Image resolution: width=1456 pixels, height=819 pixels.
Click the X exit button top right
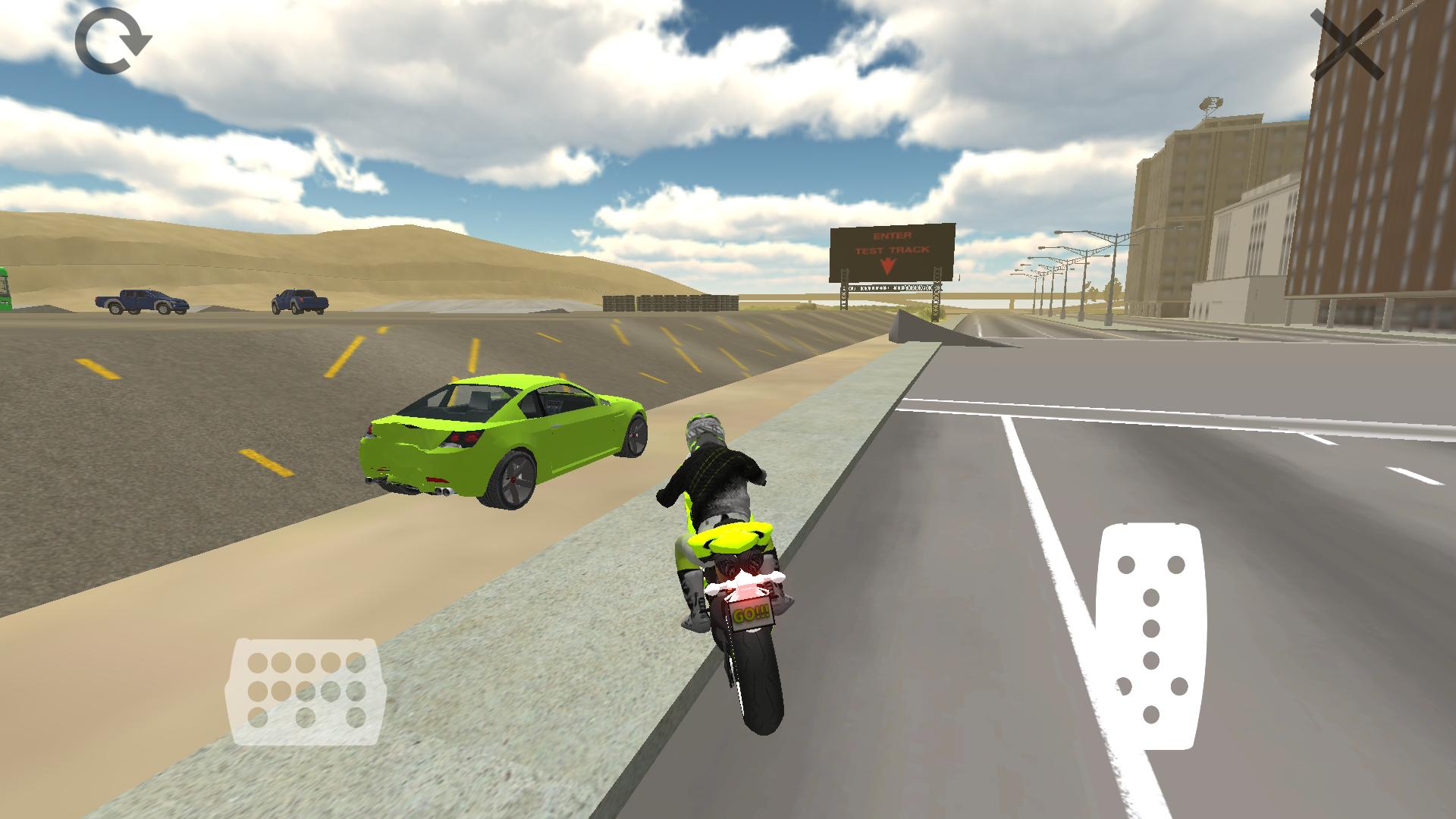click(x=1347, y=42)
